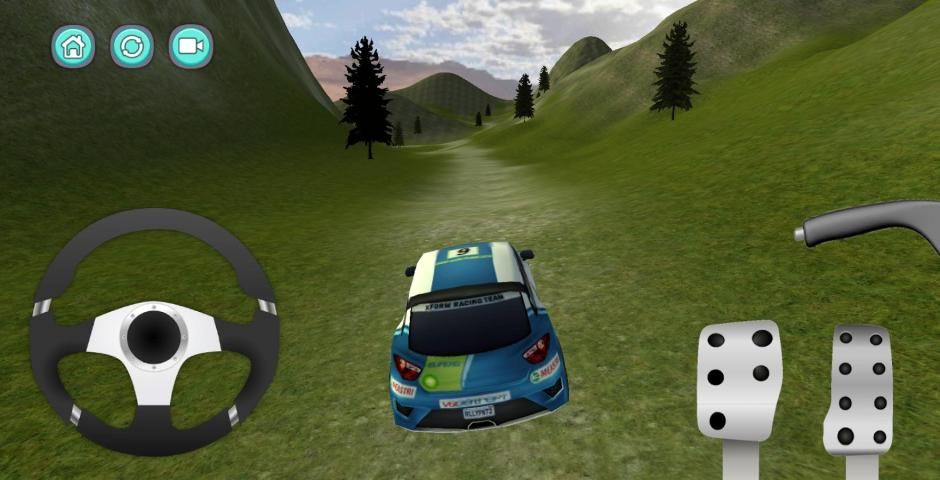Tap the narrow gas pedal

point(859,390)
